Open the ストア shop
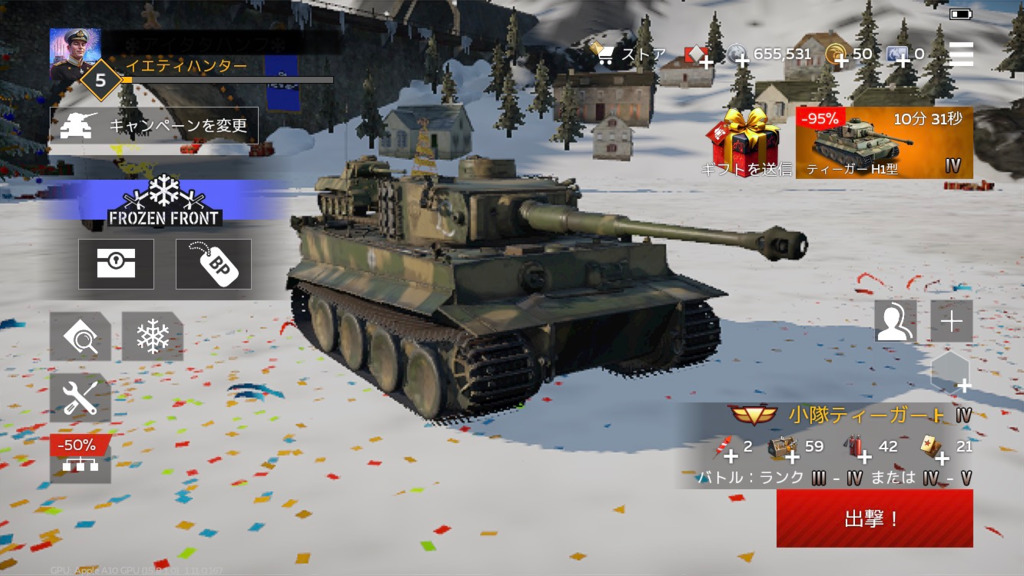1024x576 pixels. coord(628,54)
